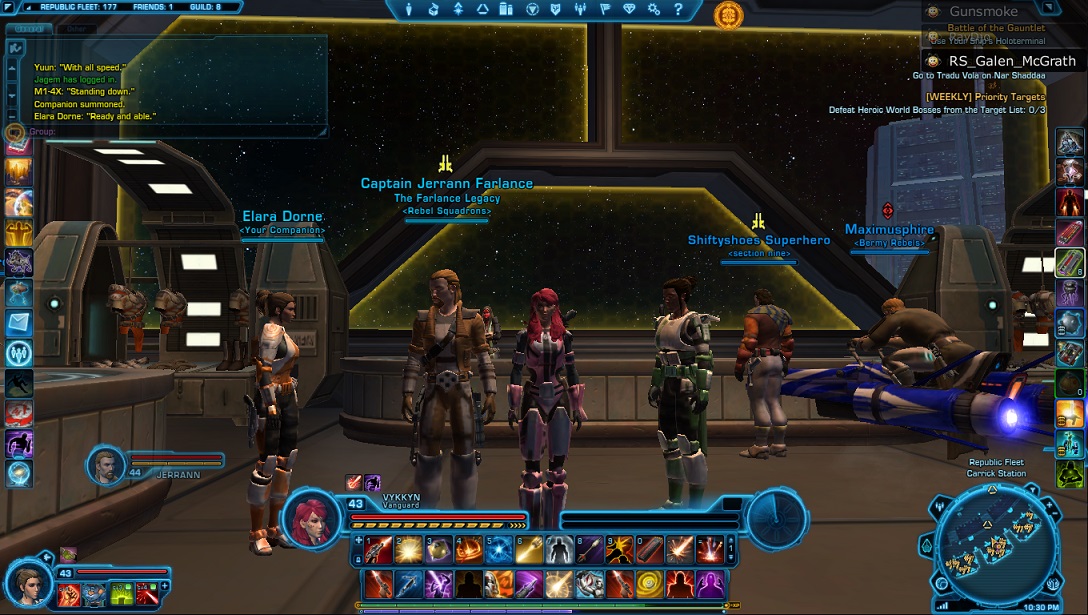1088x615 pixels.
Task: Click the orange Cartel Coins emblem
Action: pos(728,14)
